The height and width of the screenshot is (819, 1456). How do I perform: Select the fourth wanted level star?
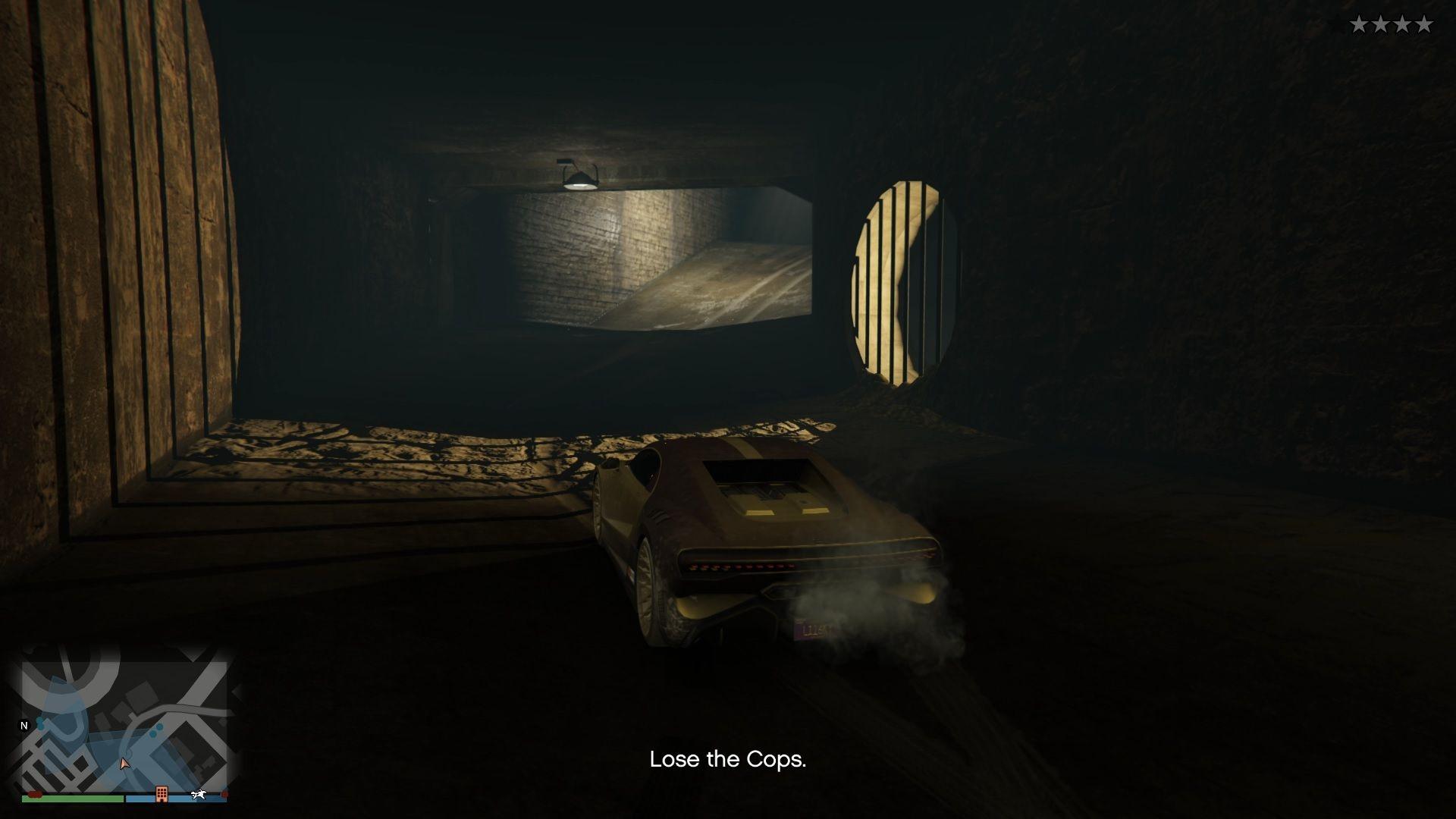[x=1424, y=23]
